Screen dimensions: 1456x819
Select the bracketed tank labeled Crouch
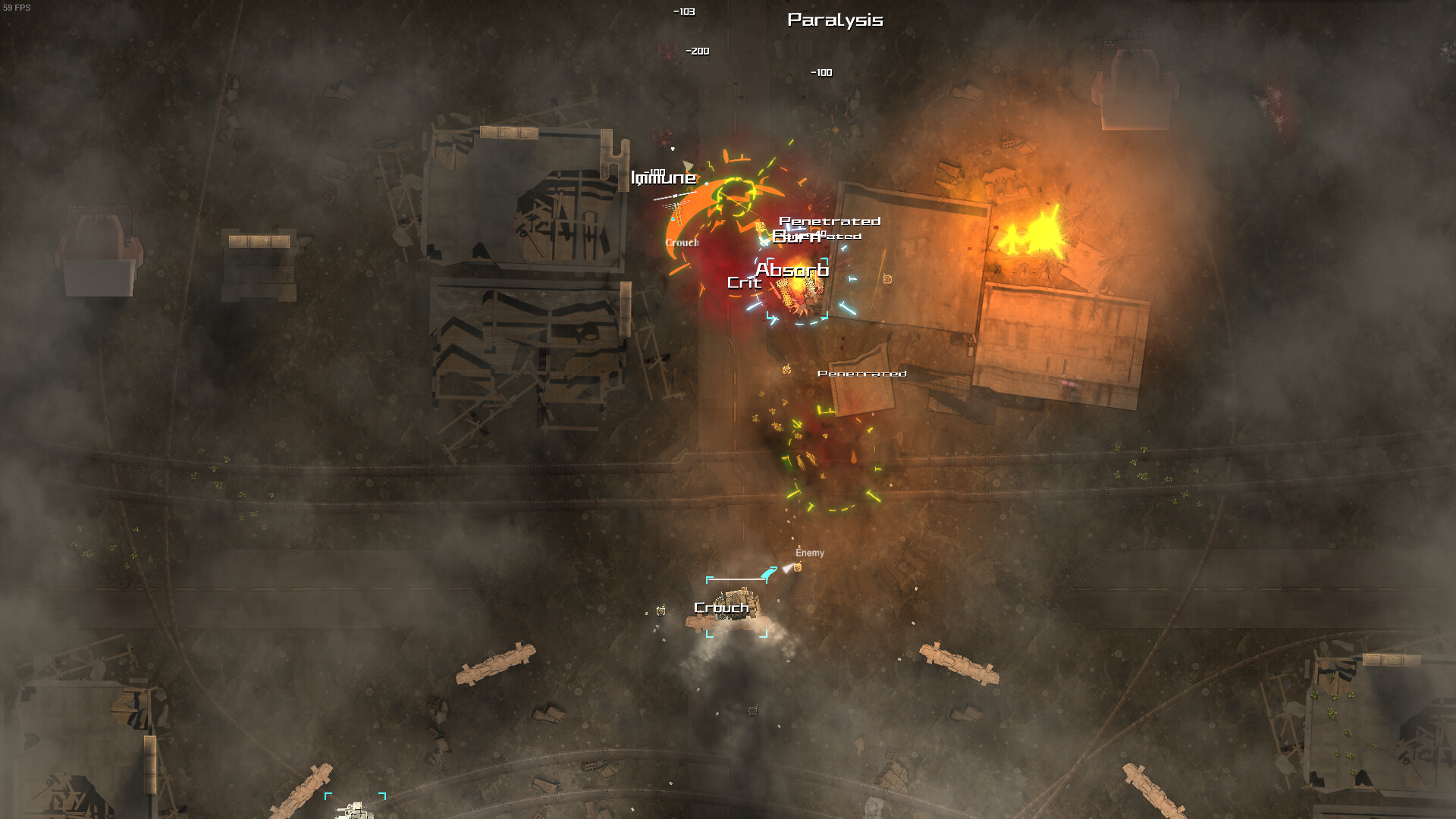coord(735,608)
